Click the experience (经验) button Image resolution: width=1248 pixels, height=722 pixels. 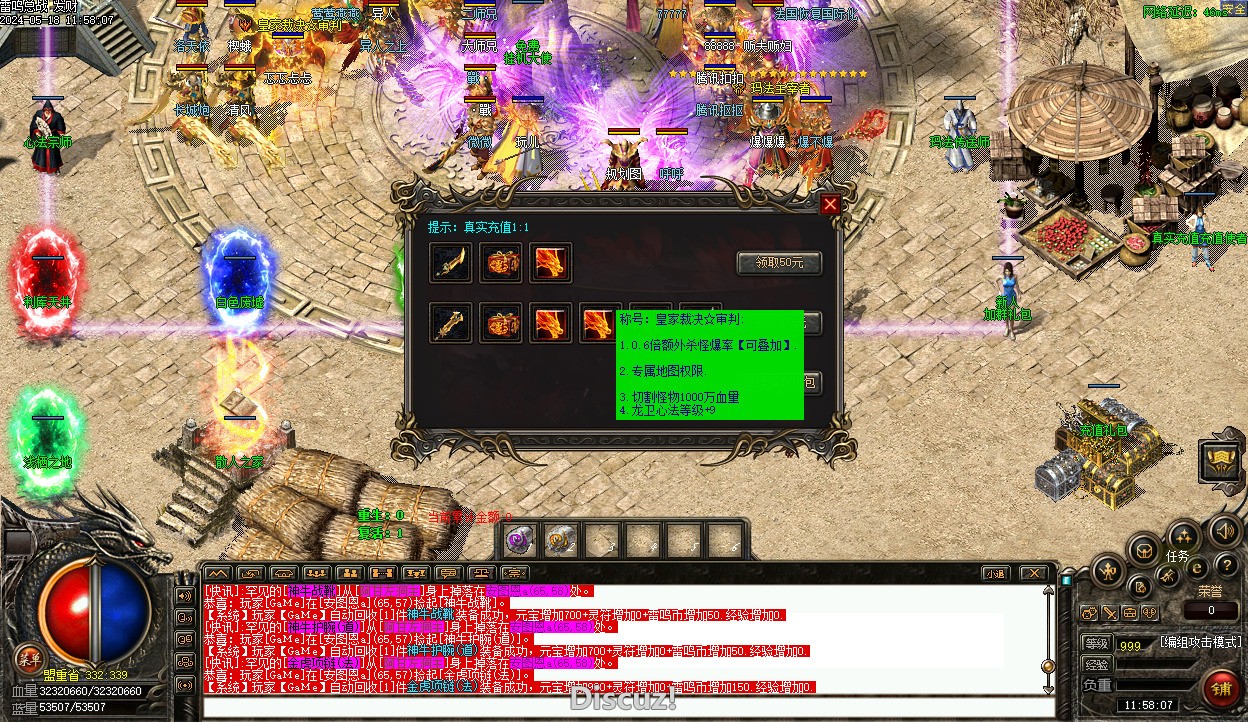click(x=1096, y=664)
